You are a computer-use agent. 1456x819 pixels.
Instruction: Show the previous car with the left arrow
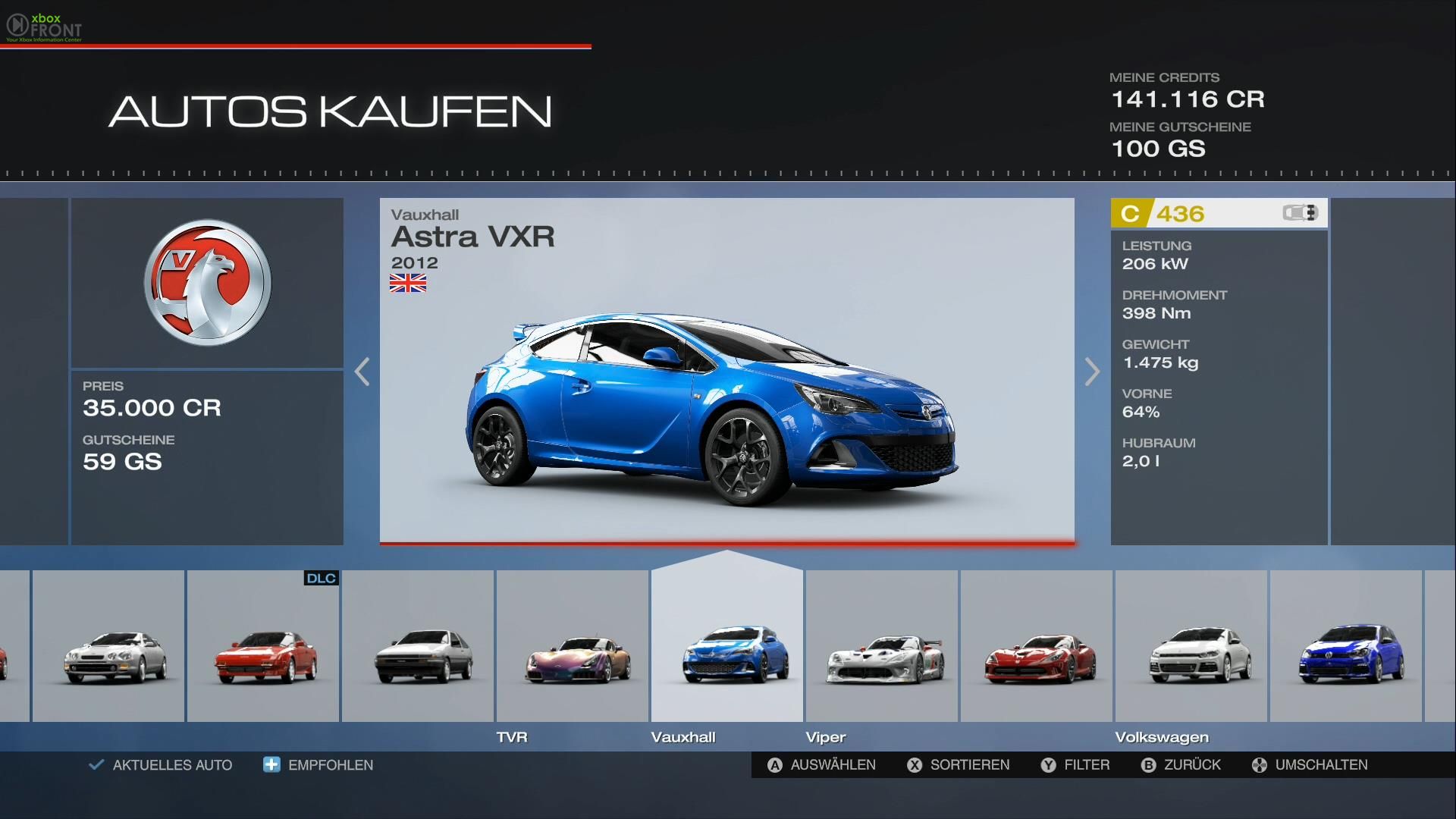(x=362, y=372)
